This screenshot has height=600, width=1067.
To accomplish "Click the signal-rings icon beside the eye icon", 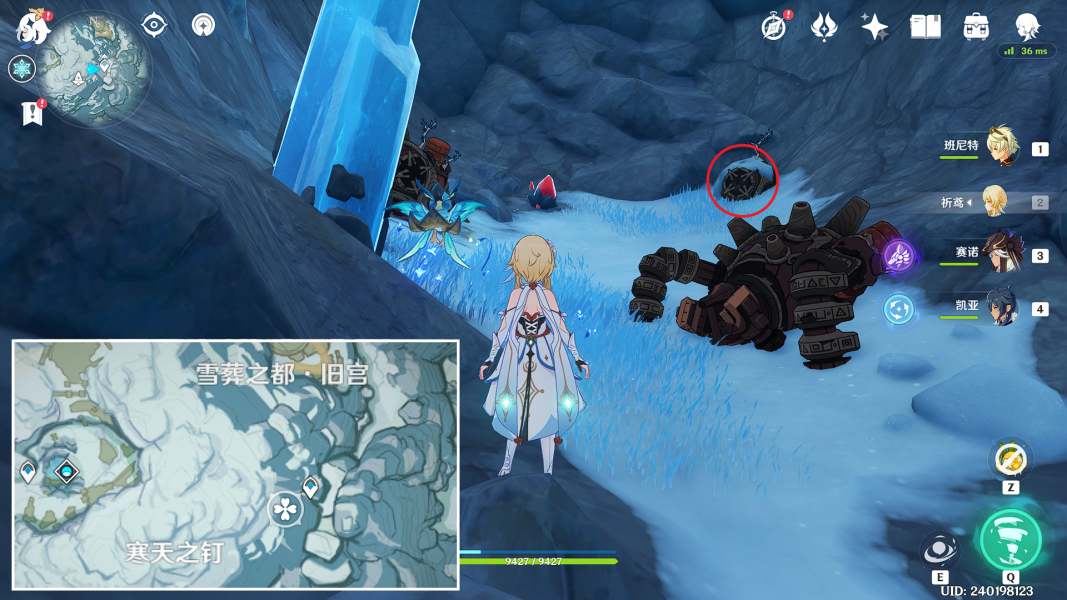I will tap(204, 25).
